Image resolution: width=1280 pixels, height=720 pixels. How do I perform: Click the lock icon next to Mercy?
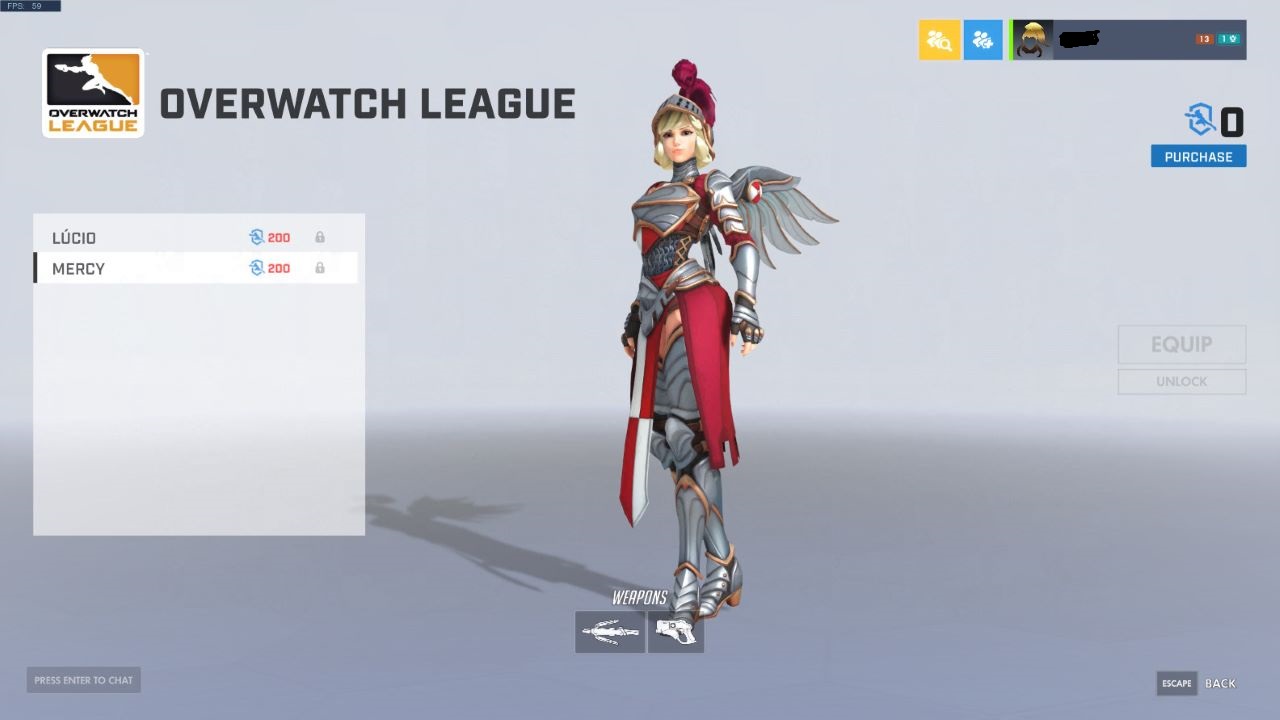click(x=320, y=268)
